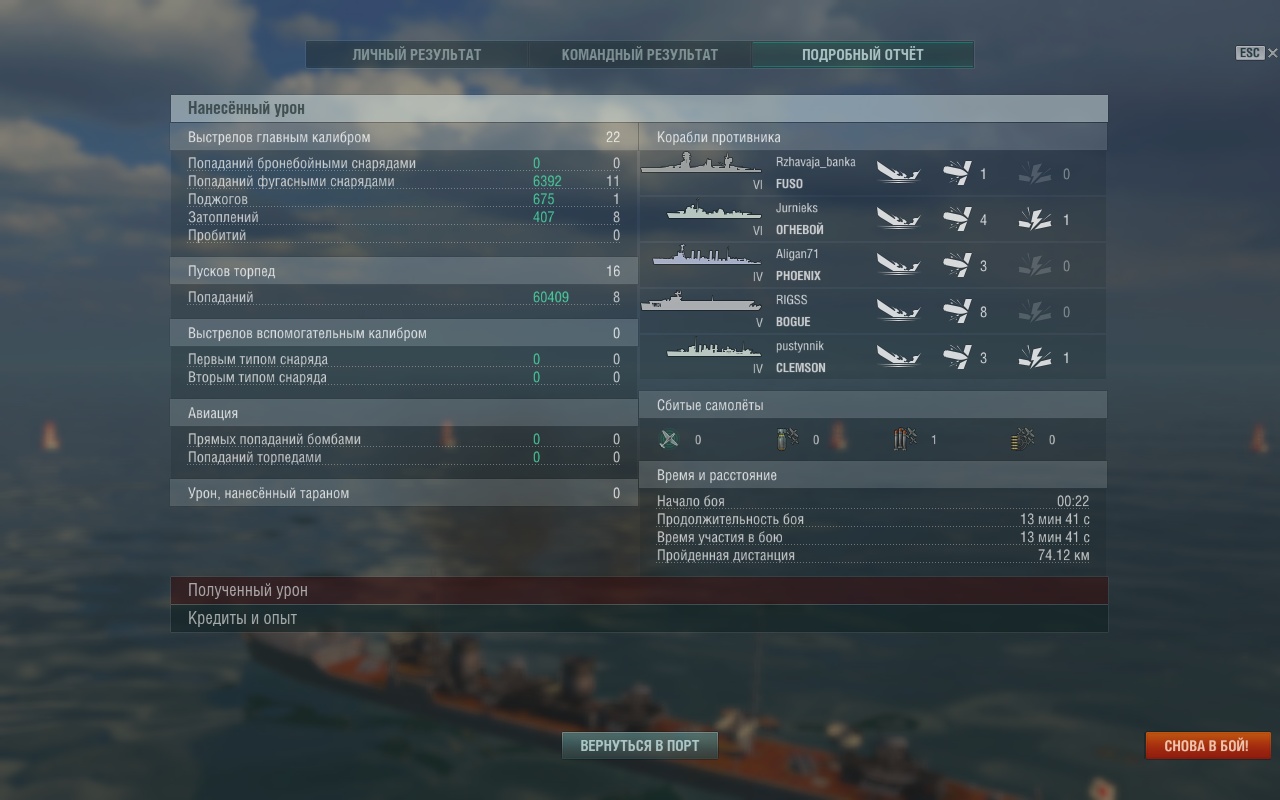Open the Командный результат tab

(639, 55)
